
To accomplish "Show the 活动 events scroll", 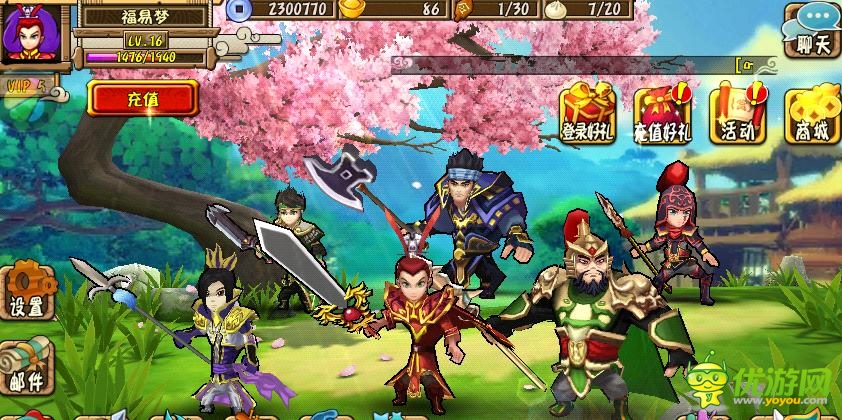I will pyautogui.click(x=736, y=115).
